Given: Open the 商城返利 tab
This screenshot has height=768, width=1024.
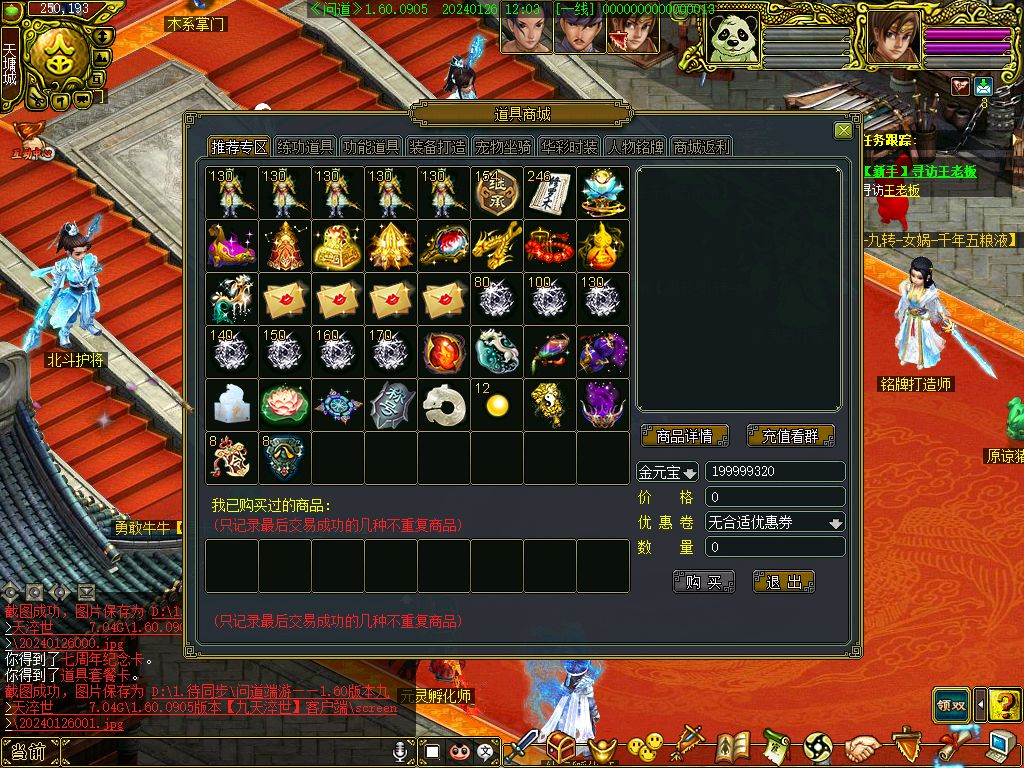Looking at the screenshot, I should click(x=701, y=147).
